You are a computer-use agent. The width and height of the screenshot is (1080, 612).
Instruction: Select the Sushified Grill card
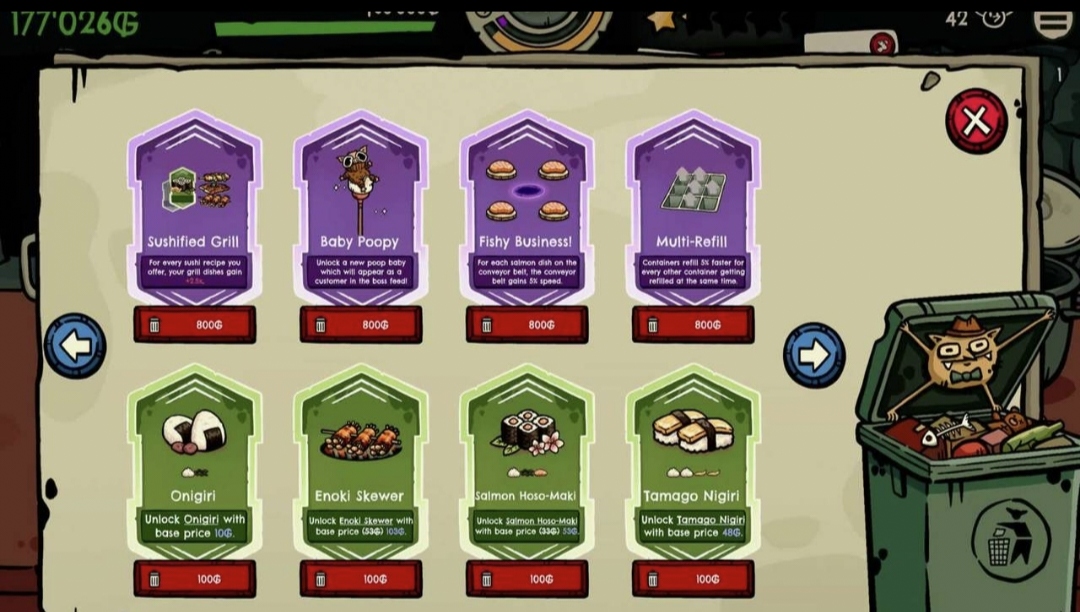point(194,208)
